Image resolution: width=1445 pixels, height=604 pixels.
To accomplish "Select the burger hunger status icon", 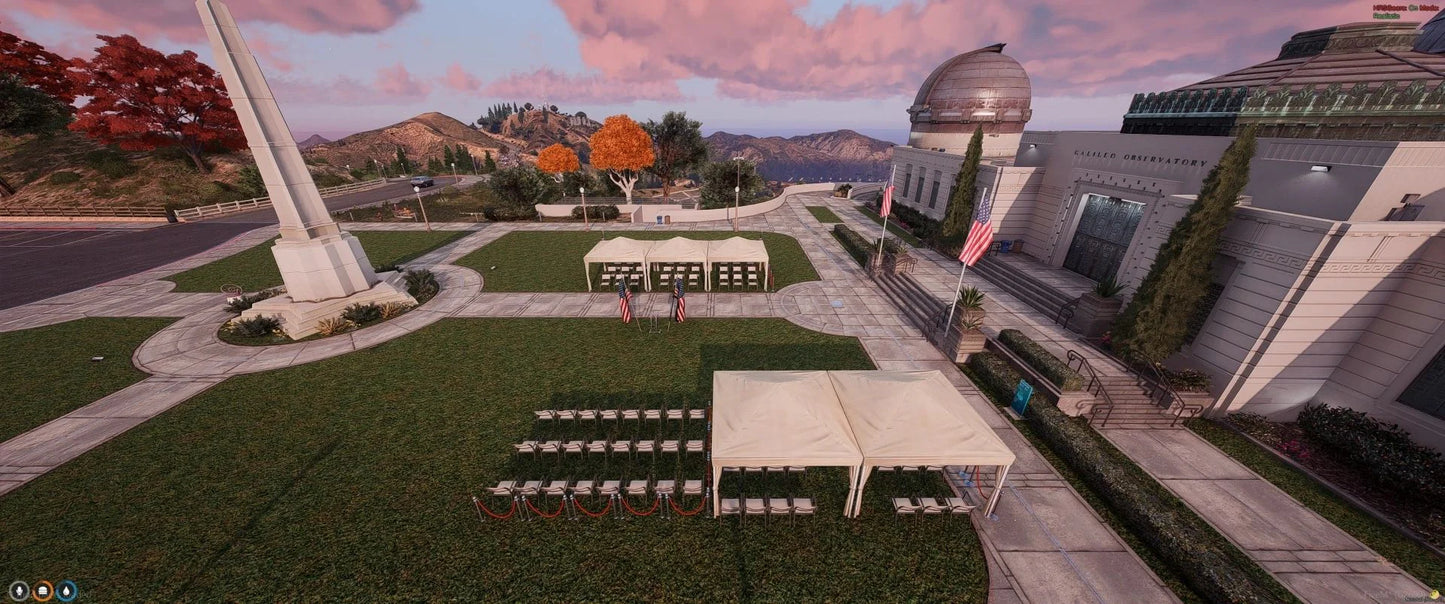I will pyautogui.click(x=42, y=591).
